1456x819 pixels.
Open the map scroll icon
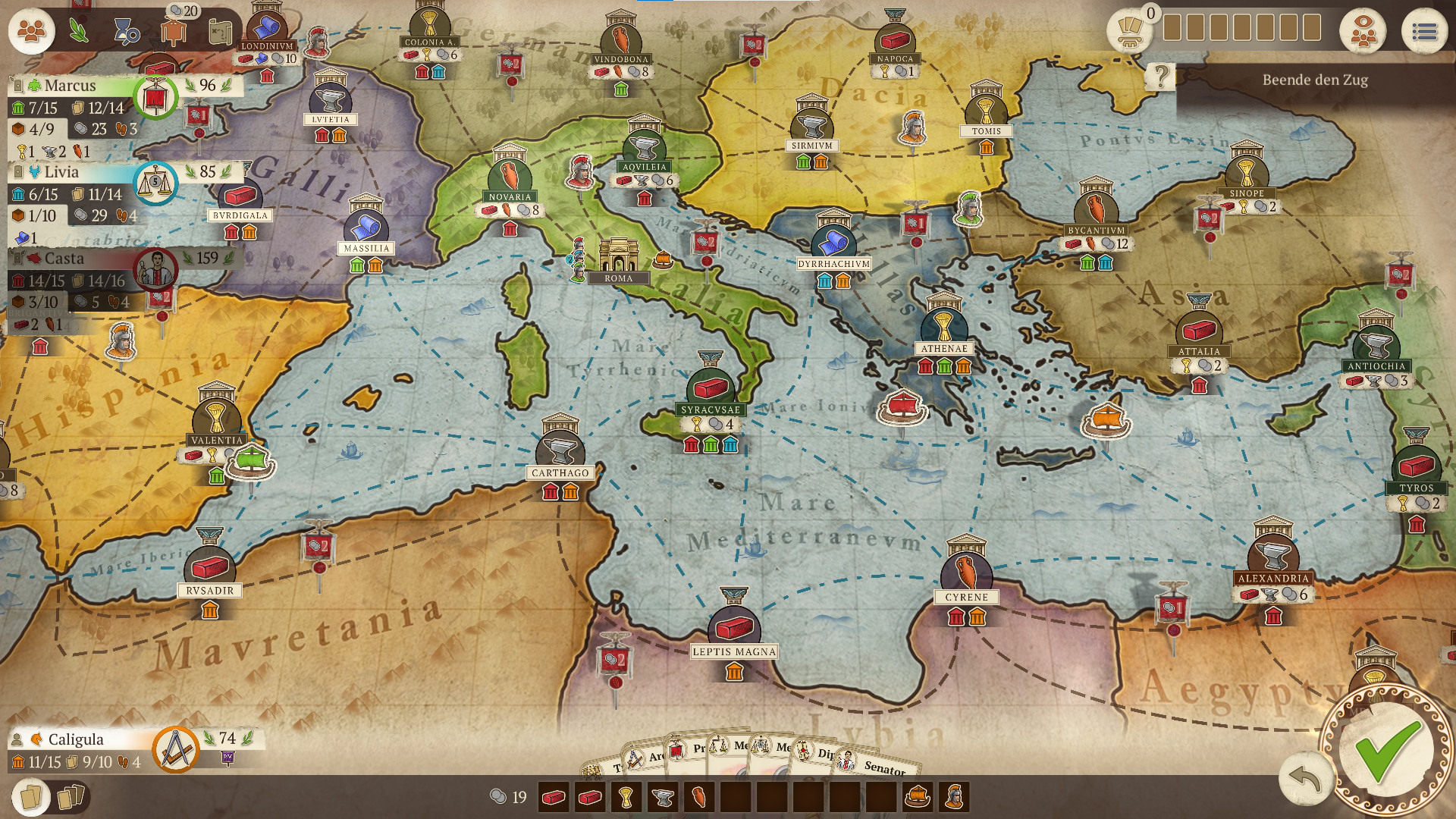pos(221,32)
